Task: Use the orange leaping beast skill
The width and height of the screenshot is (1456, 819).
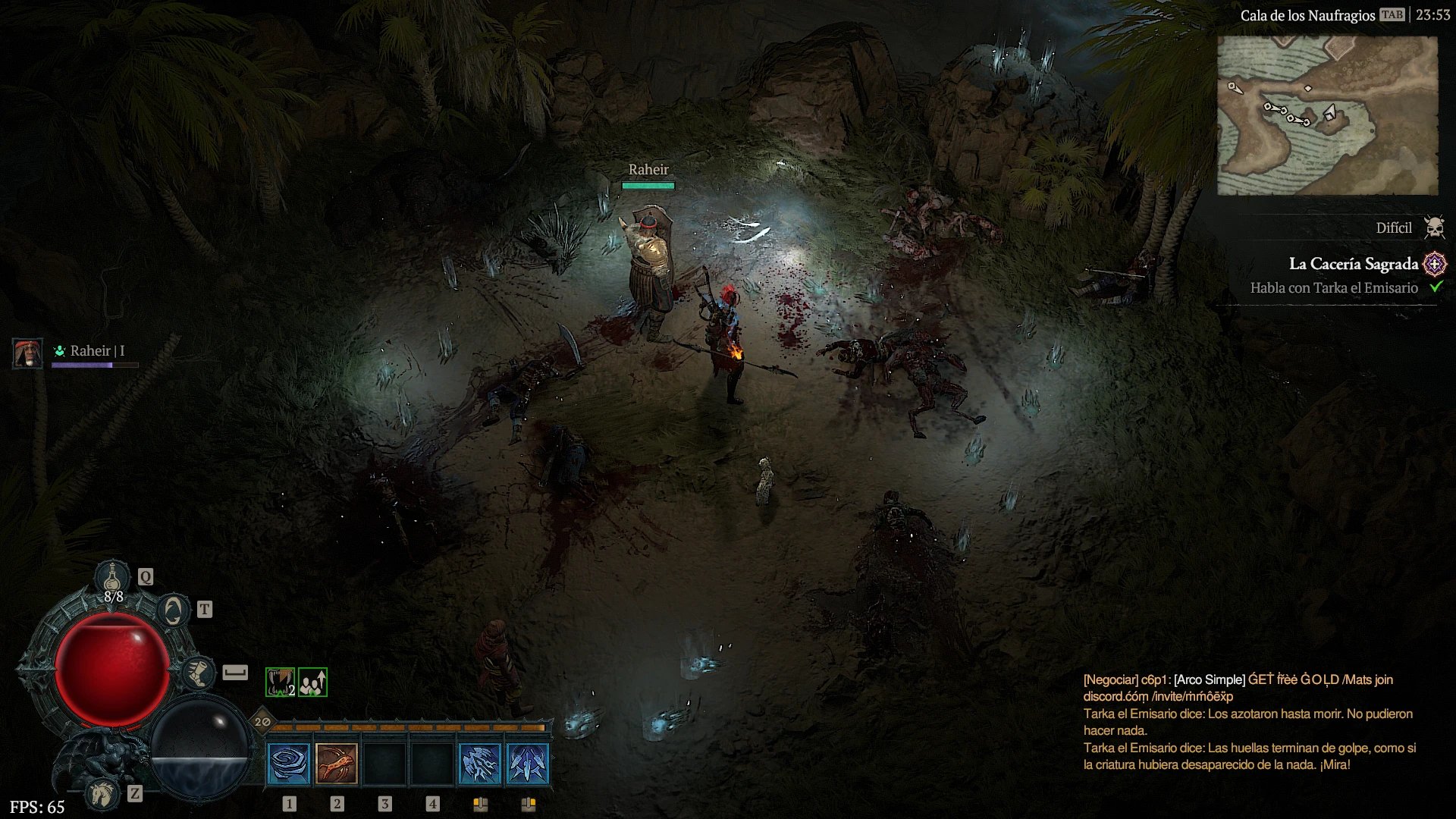Action: (x=337, y=762)
